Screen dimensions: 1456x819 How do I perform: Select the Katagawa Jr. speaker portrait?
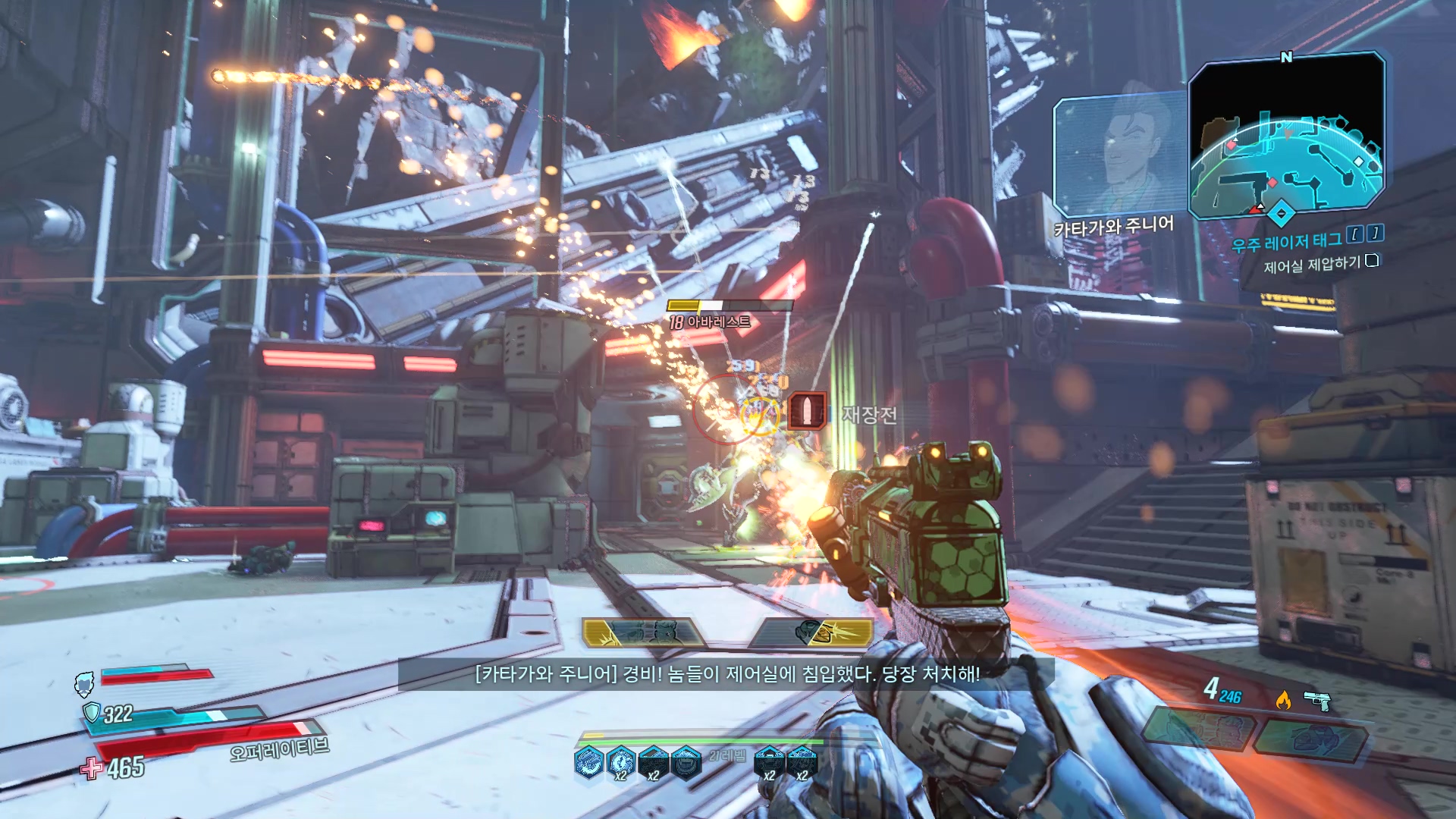[x=1121, y=155]
